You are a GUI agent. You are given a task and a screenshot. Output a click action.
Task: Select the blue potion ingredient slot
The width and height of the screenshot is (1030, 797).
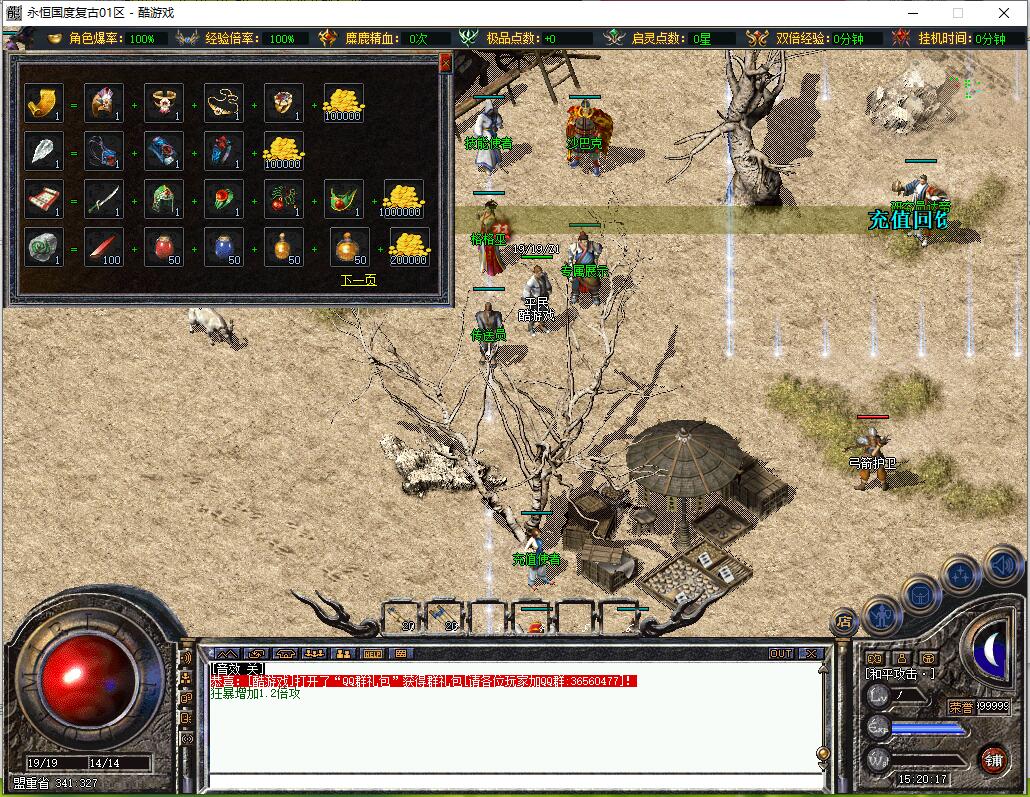[x=224, y=247]
